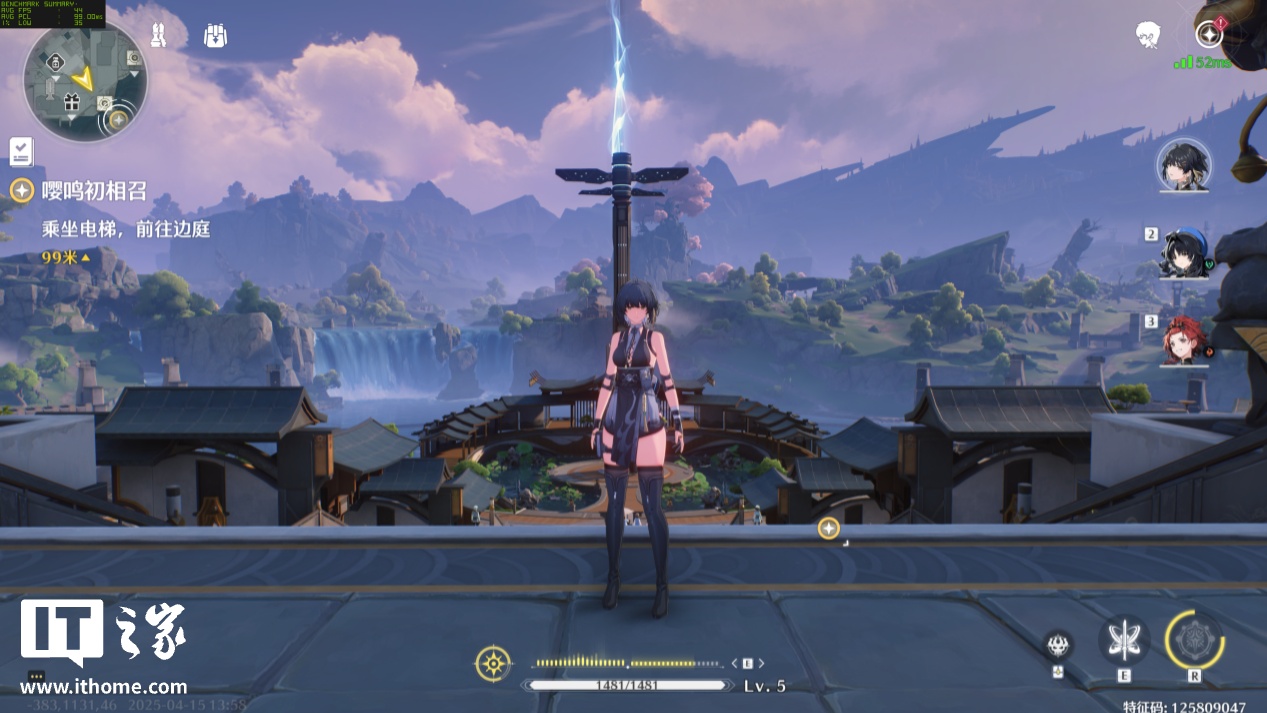
Task: Open the twin-figure icon beside the minimap
Action: point(157,35)
